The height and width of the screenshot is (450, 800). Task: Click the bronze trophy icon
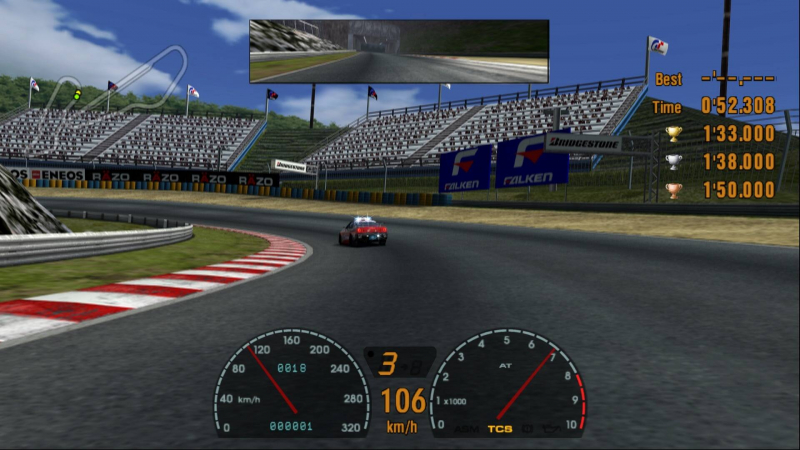pos(674,190)
